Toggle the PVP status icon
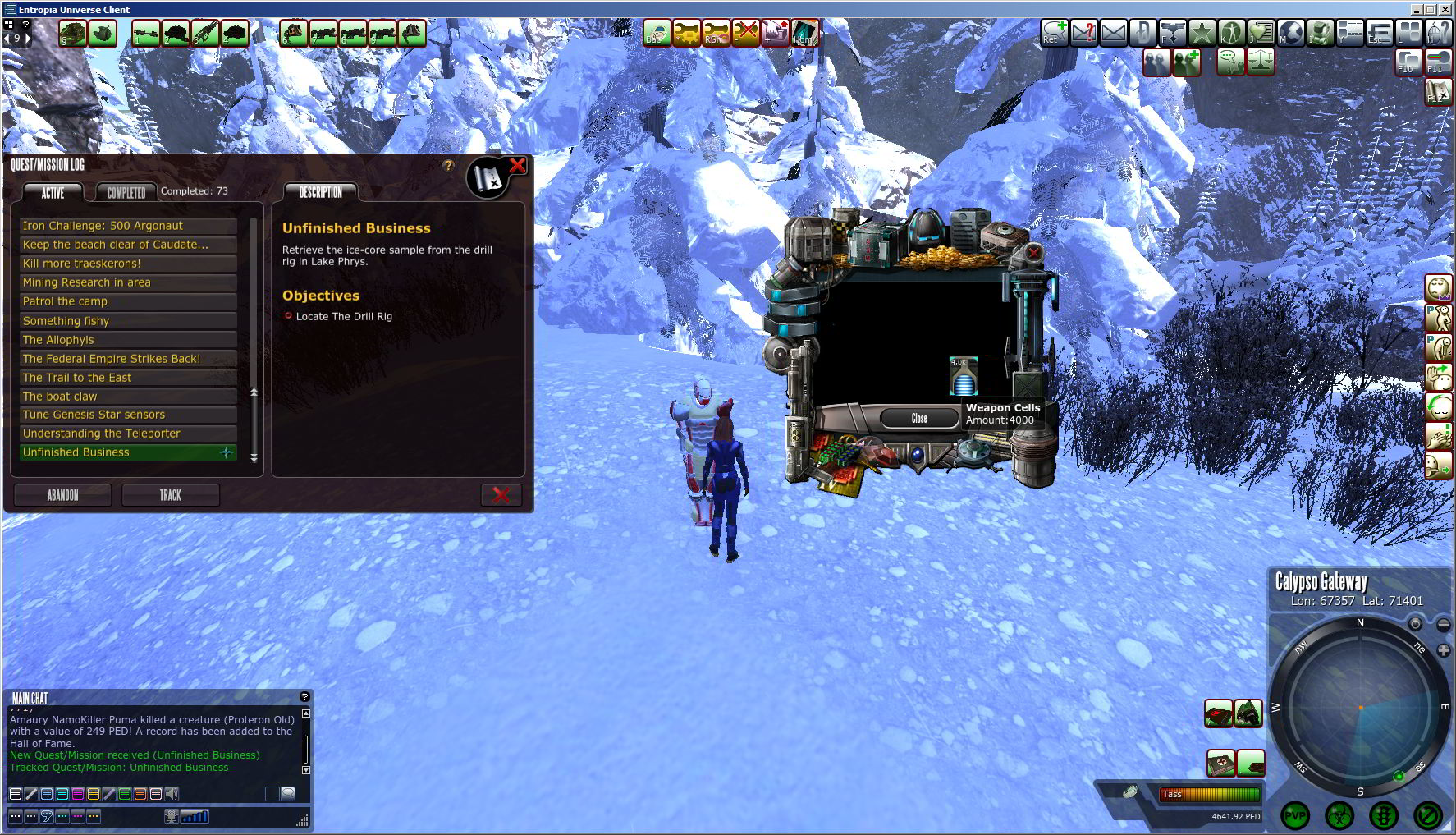 (1295, 816)
